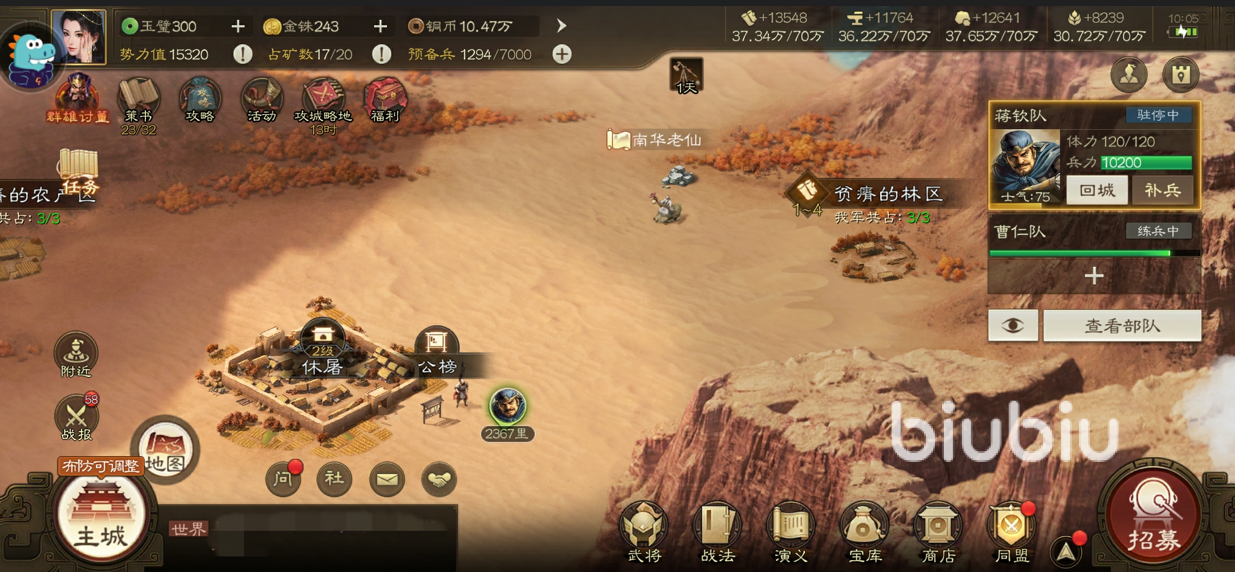Open the mail envelope icon

coord(386,480)
